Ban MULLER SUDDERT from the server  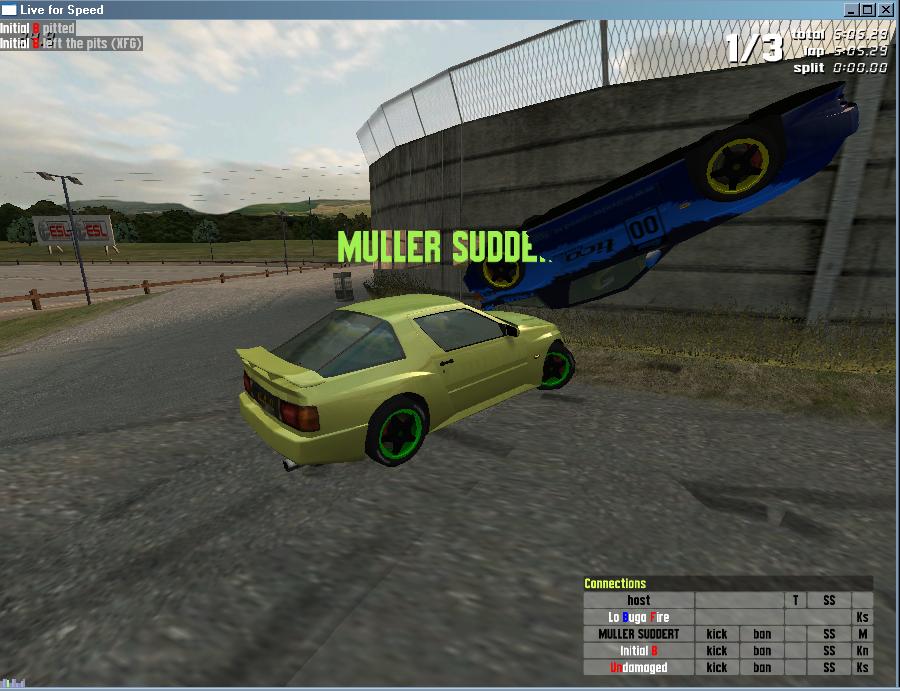[x=762, y=634]
